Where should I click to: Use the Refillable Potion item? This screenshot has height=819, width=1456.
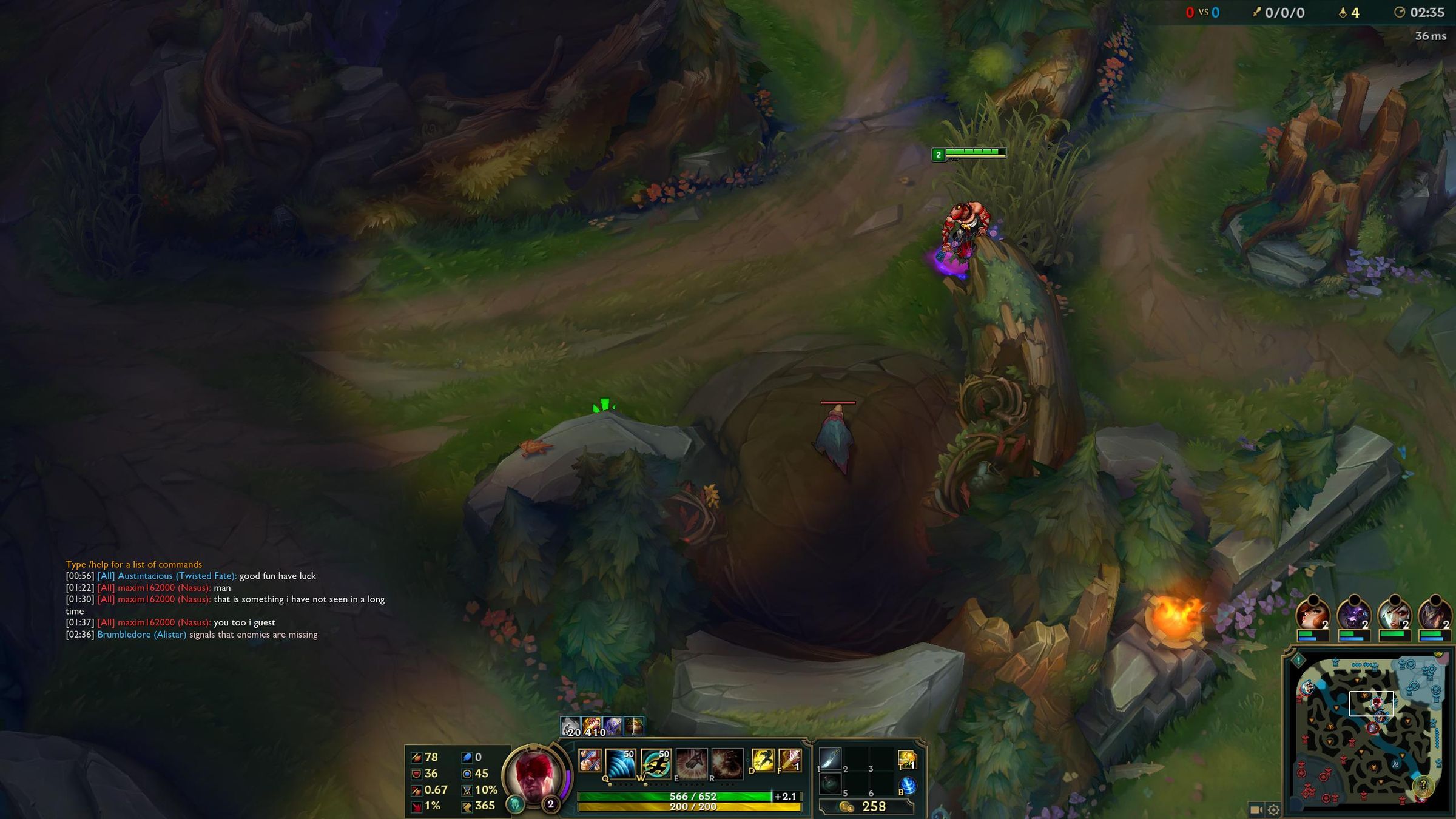[x=830, y=784]
